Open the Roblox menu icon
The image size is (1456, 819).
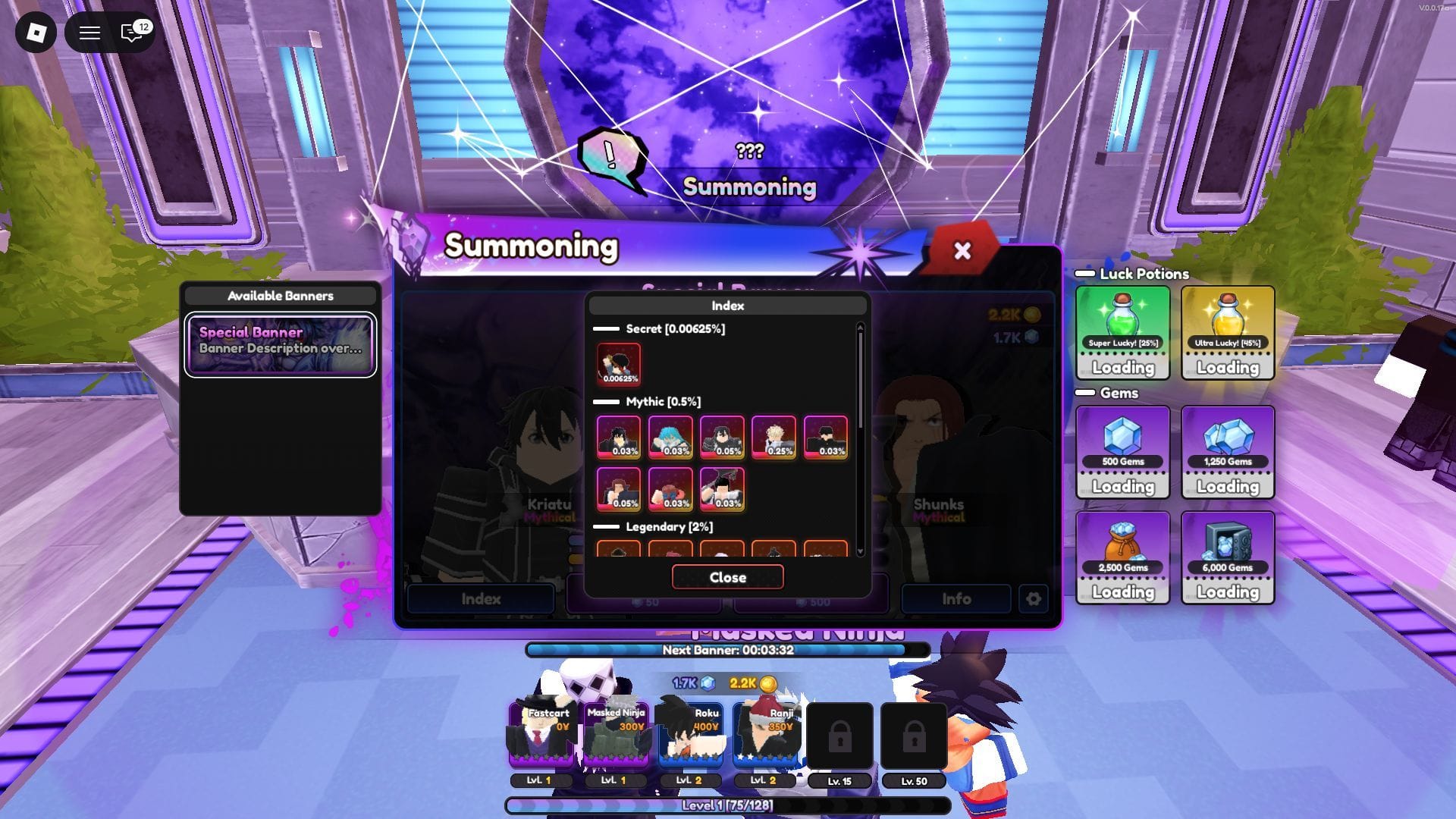pyautogui.click(x=35, y=33)
